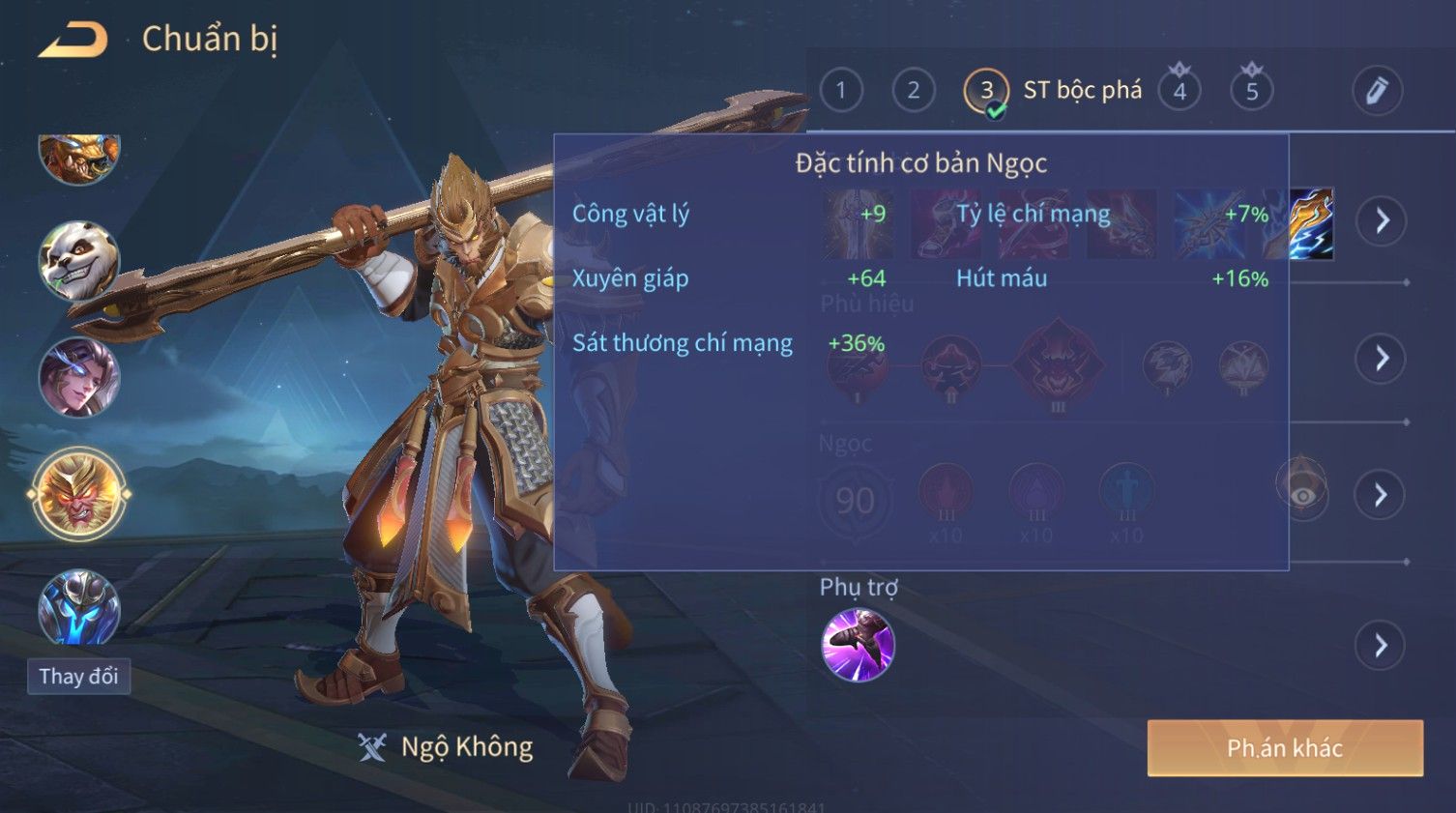
Task: Switch to loadout preset 2
Action: coord(913,91)
